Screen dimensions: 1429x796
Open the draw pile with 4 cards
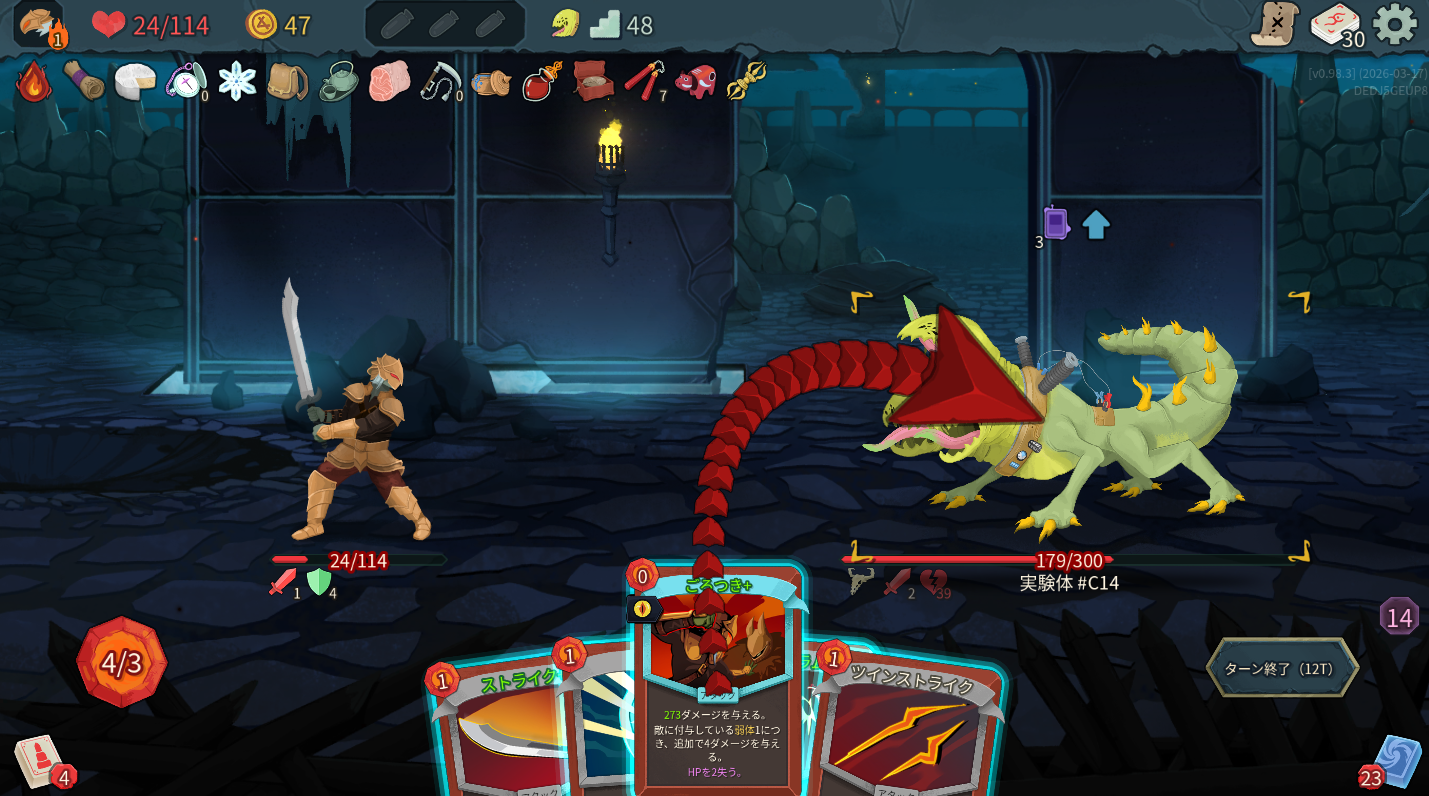click(x=38, y=762)
